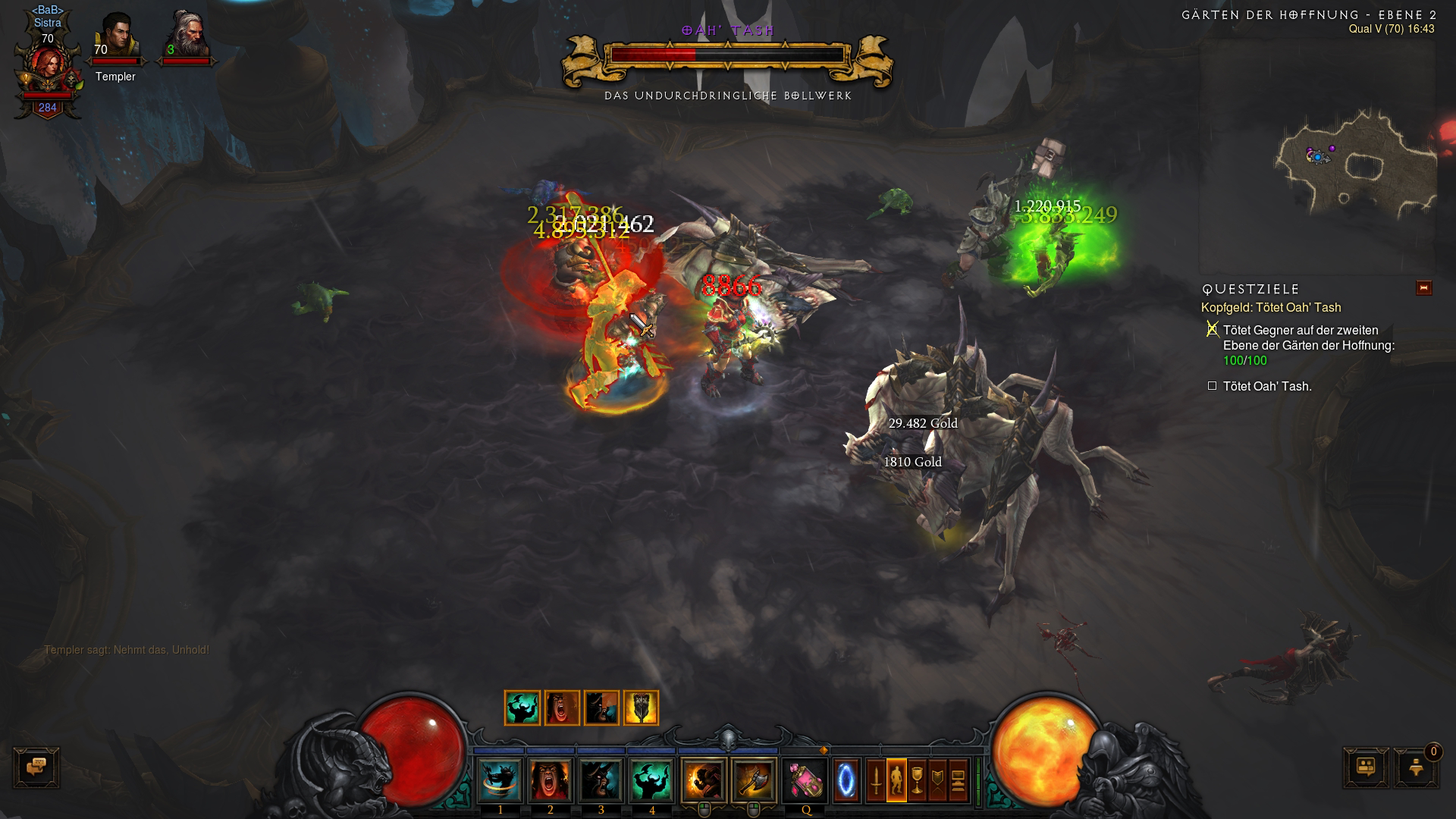This screenshot has height=819, width=1456.
Task: Activate the teal horned warrior skill in slot 4
Action: tap(651, 780)
